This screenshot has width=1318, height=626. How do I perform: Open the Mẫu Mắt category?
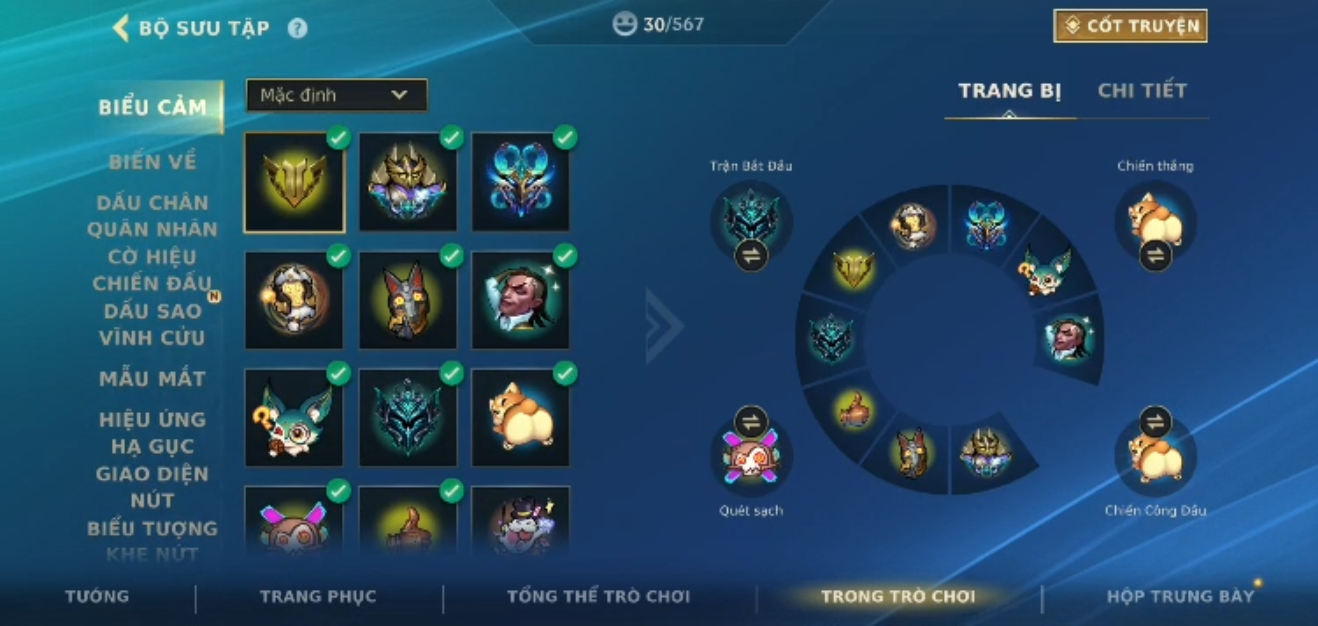tap(152, 379)
